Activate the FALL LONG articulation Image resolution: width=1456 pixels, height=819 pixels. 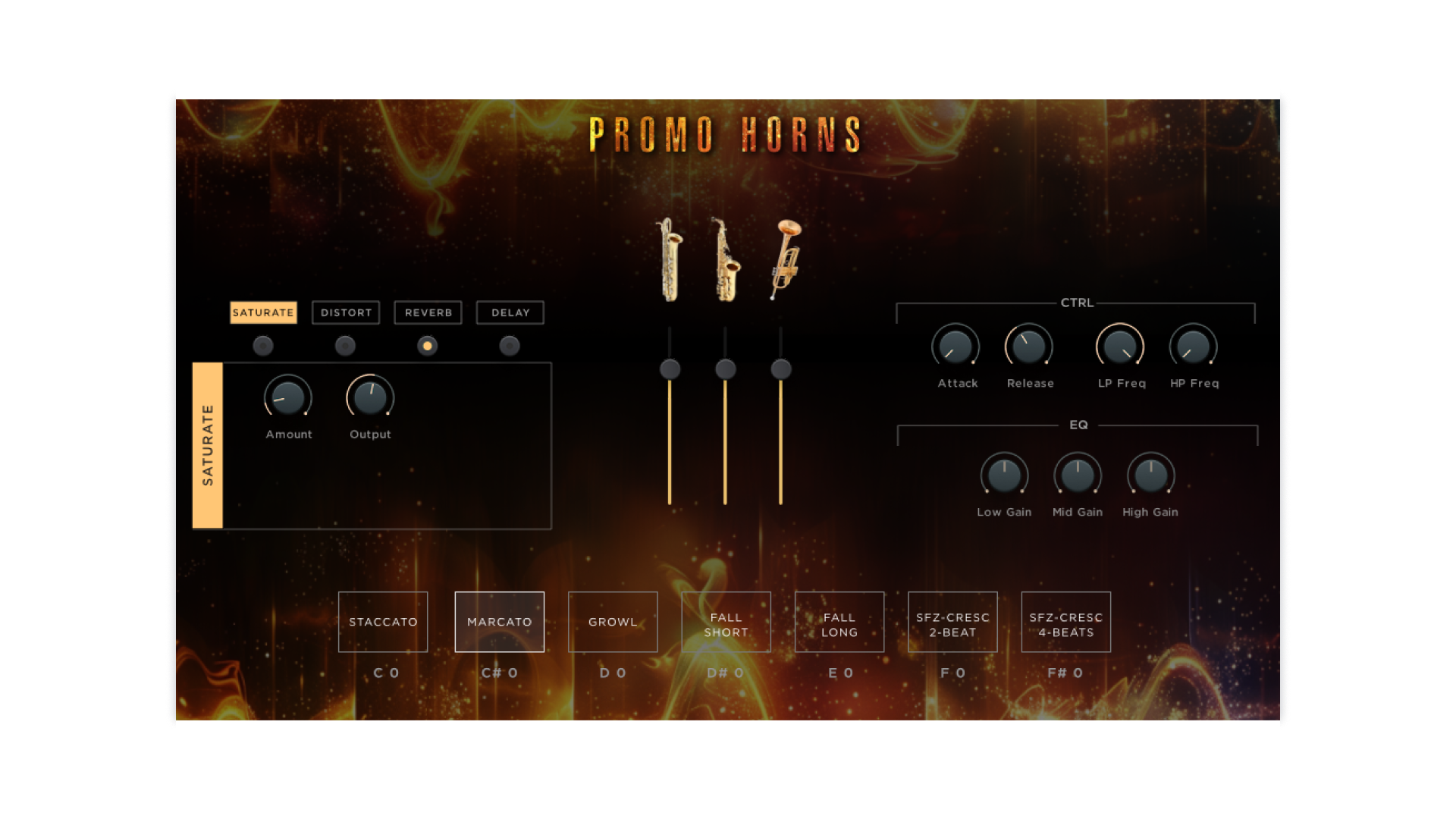(x=839, y=621)
